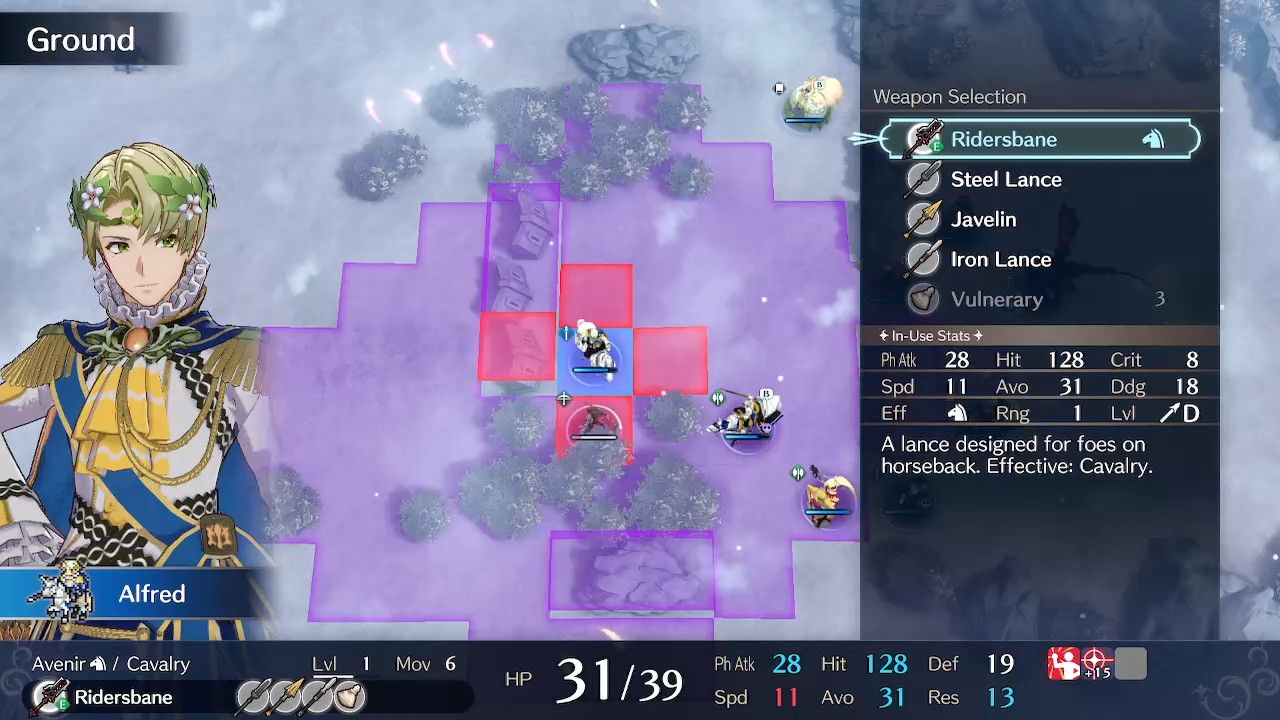Screen dimensions: 1280x720
Task: Select the red attack tile above Alfred
Action: pos(597,295)
